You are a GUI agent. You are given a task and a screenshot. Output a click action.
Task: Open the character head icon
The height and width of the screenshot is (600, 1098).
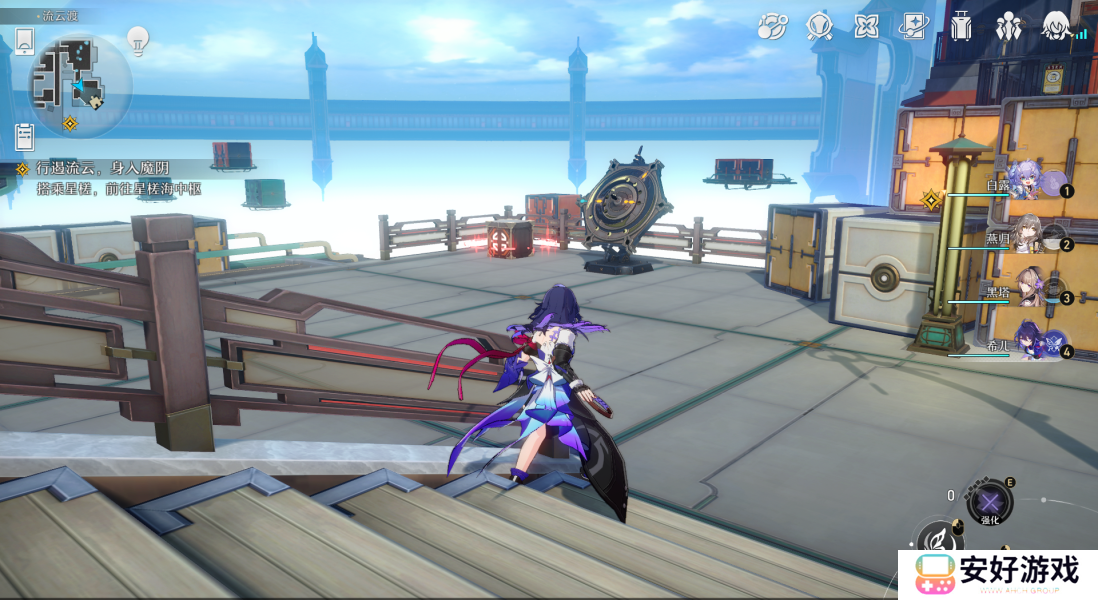click(x=1056, y=26)
